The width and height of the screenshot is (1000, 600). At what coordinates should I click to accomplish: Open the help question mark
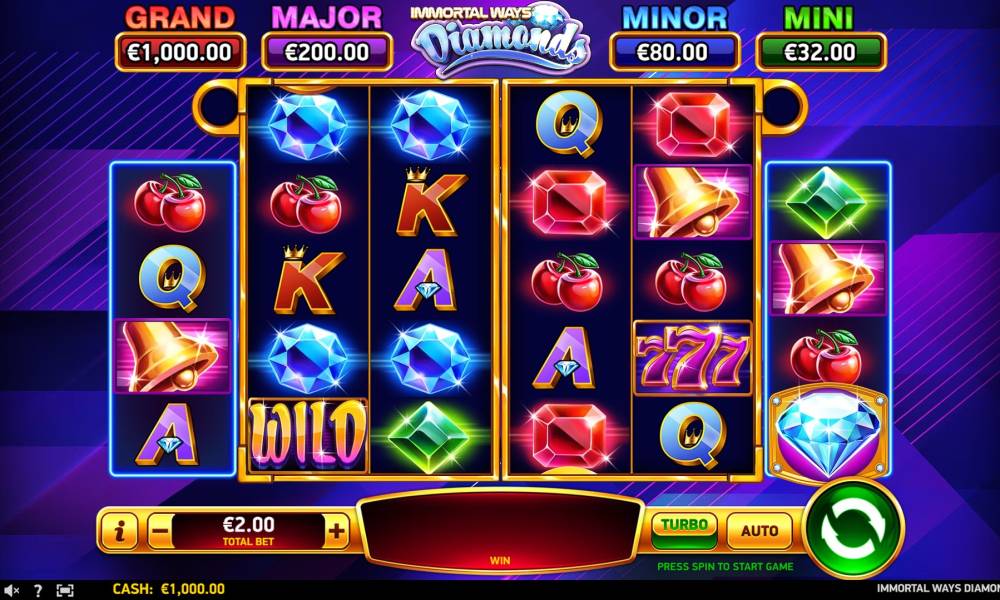[x=38, y=590]
